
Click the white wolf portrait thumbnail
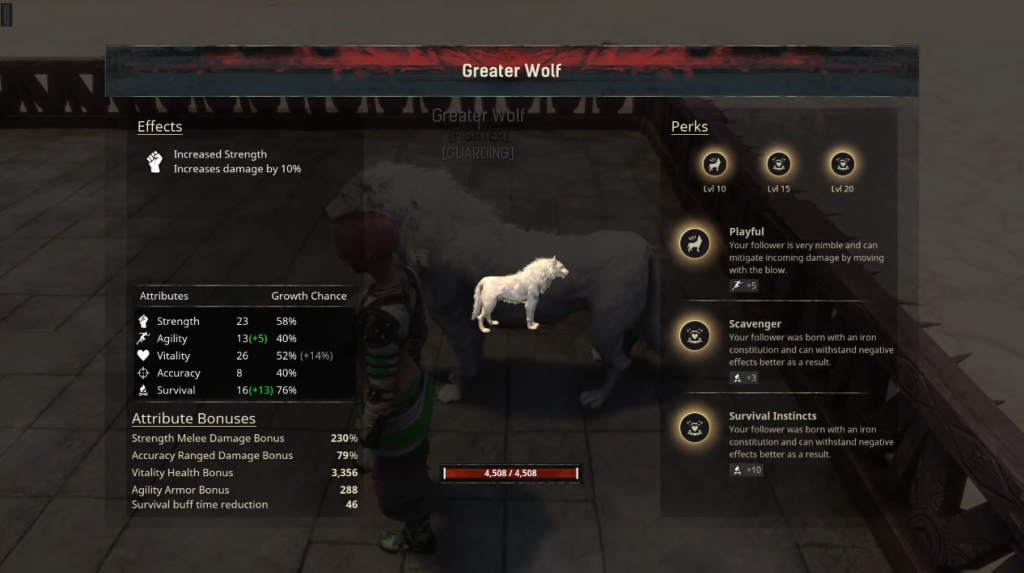520,293
